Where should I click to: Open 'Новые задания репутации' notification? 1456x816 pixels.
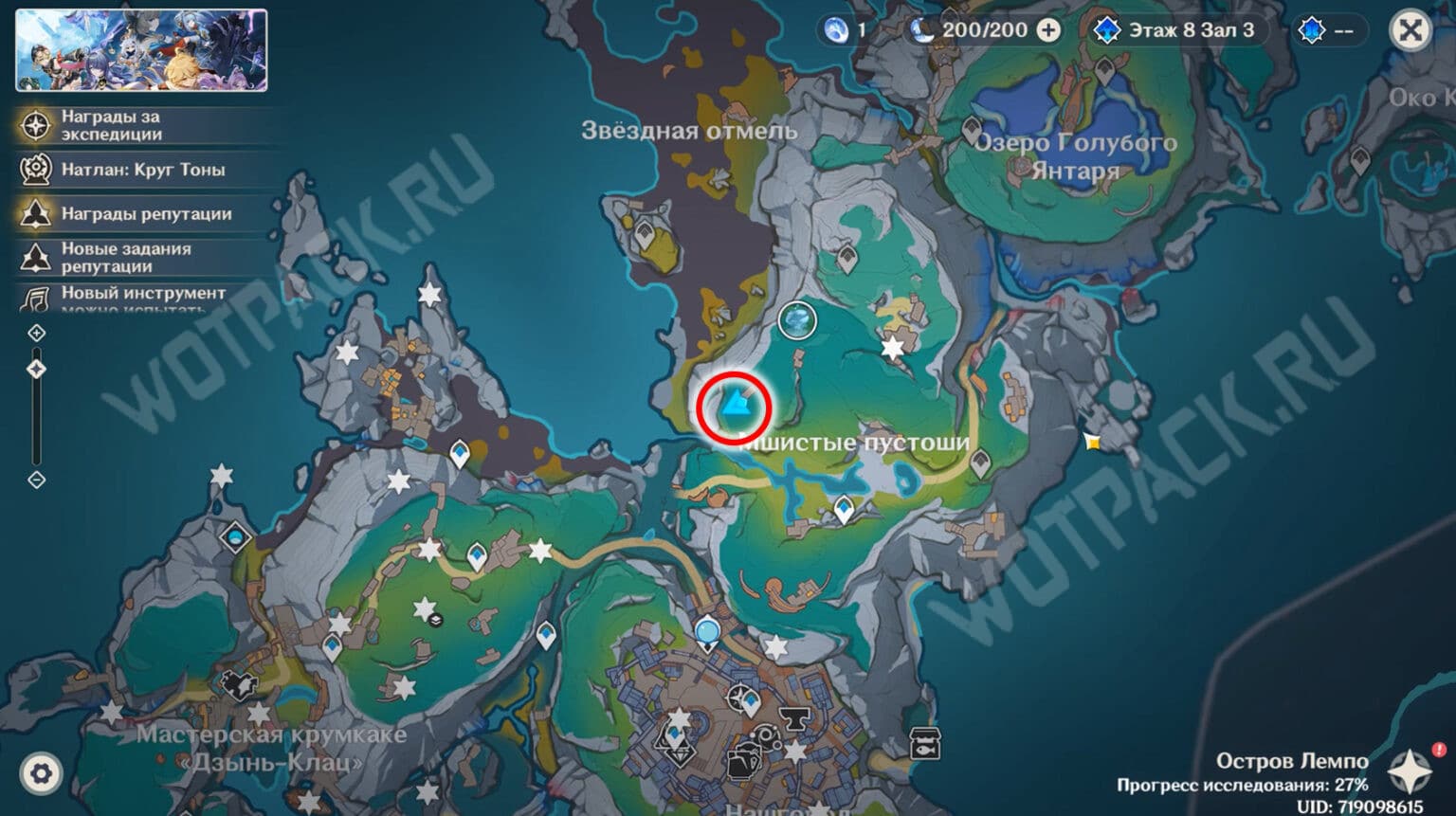tap(35, 257)
